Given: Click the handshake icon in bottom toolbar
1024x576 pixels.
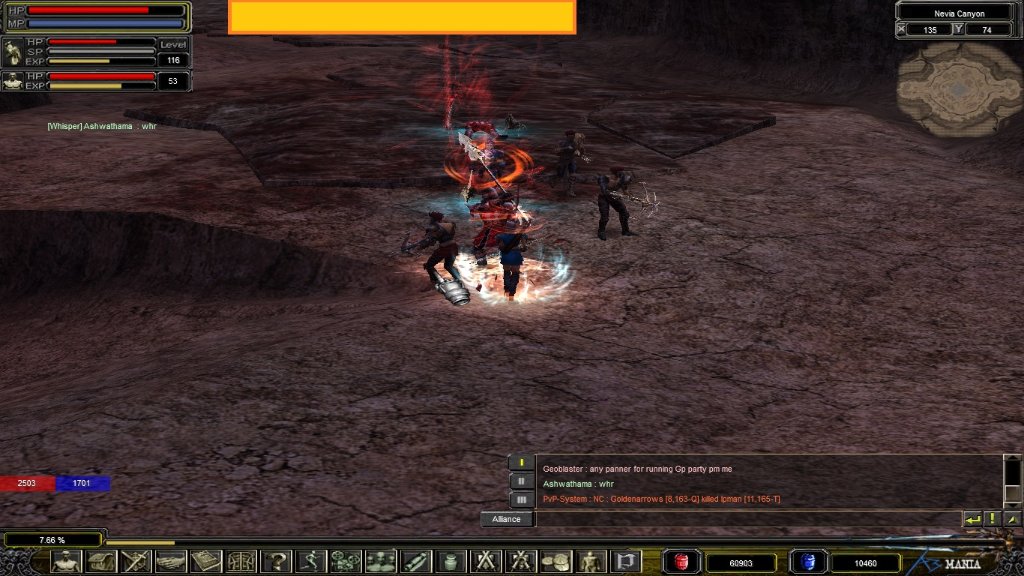Looking at the screenshot, I should [170, 561].
